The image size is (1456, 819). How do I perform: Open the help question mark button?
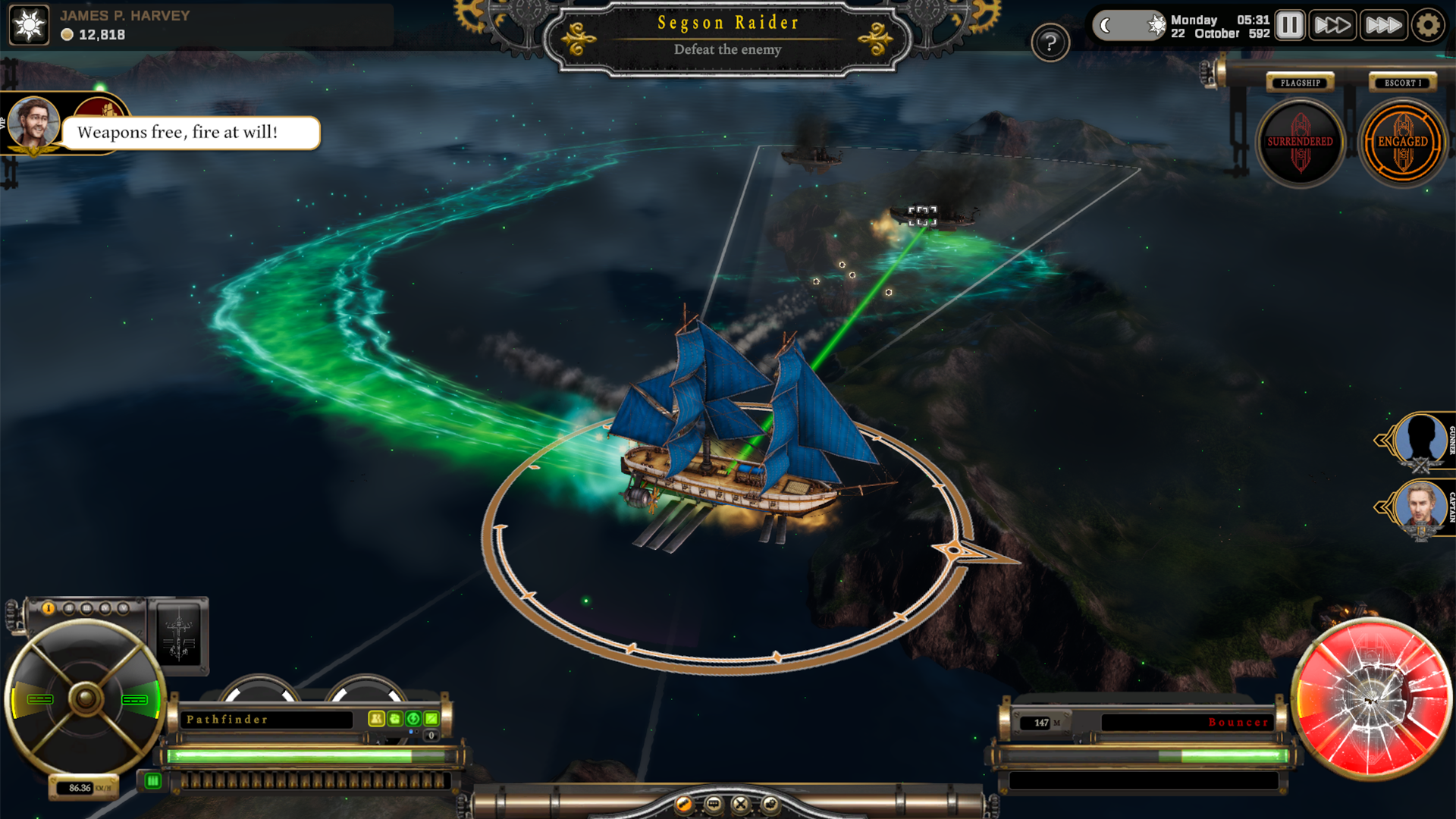pyautogui.click(x=1050, y=42)
